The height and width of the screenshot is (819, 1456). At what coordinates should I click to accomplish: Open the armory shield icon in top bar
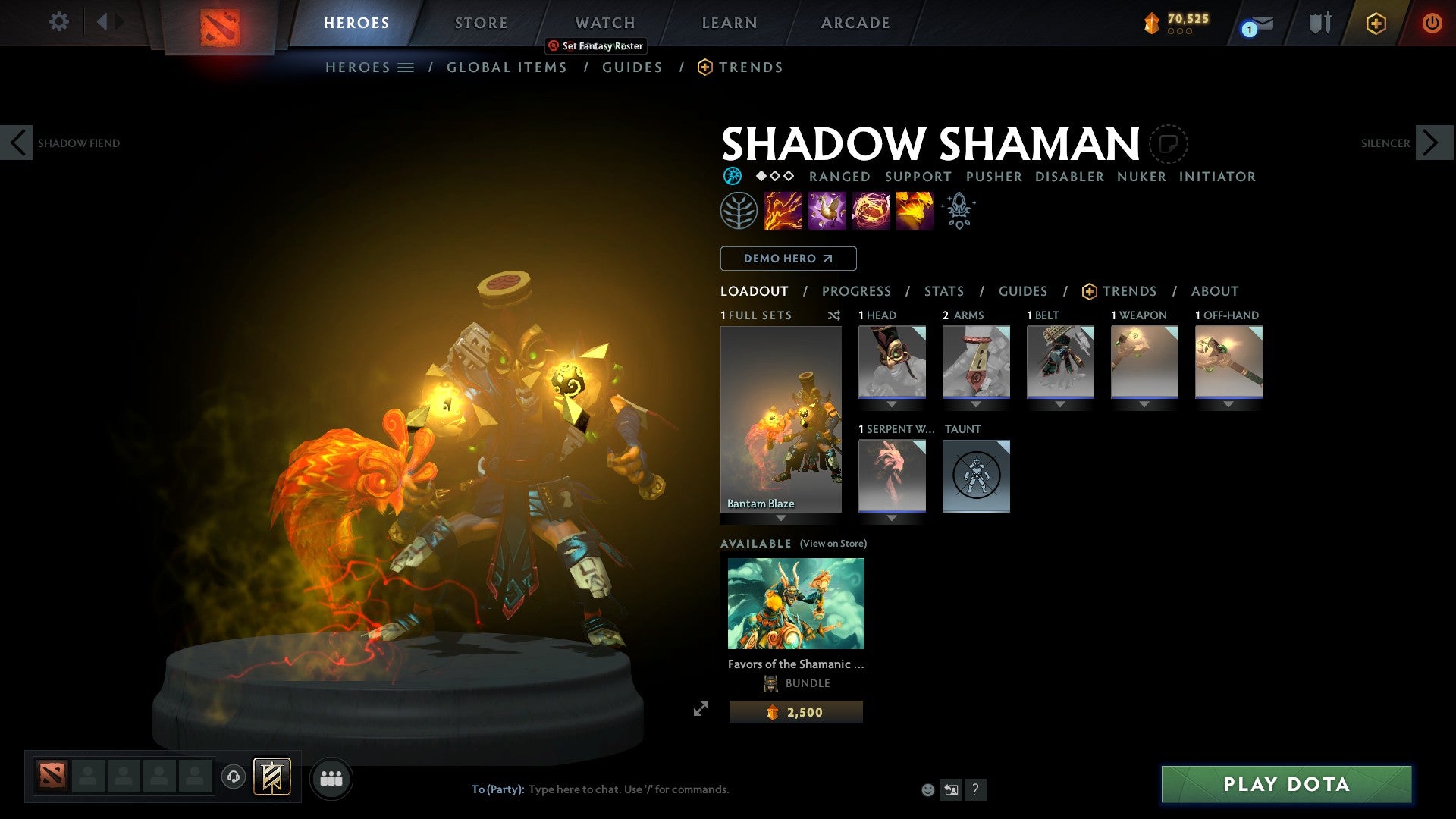(1319, 22)
